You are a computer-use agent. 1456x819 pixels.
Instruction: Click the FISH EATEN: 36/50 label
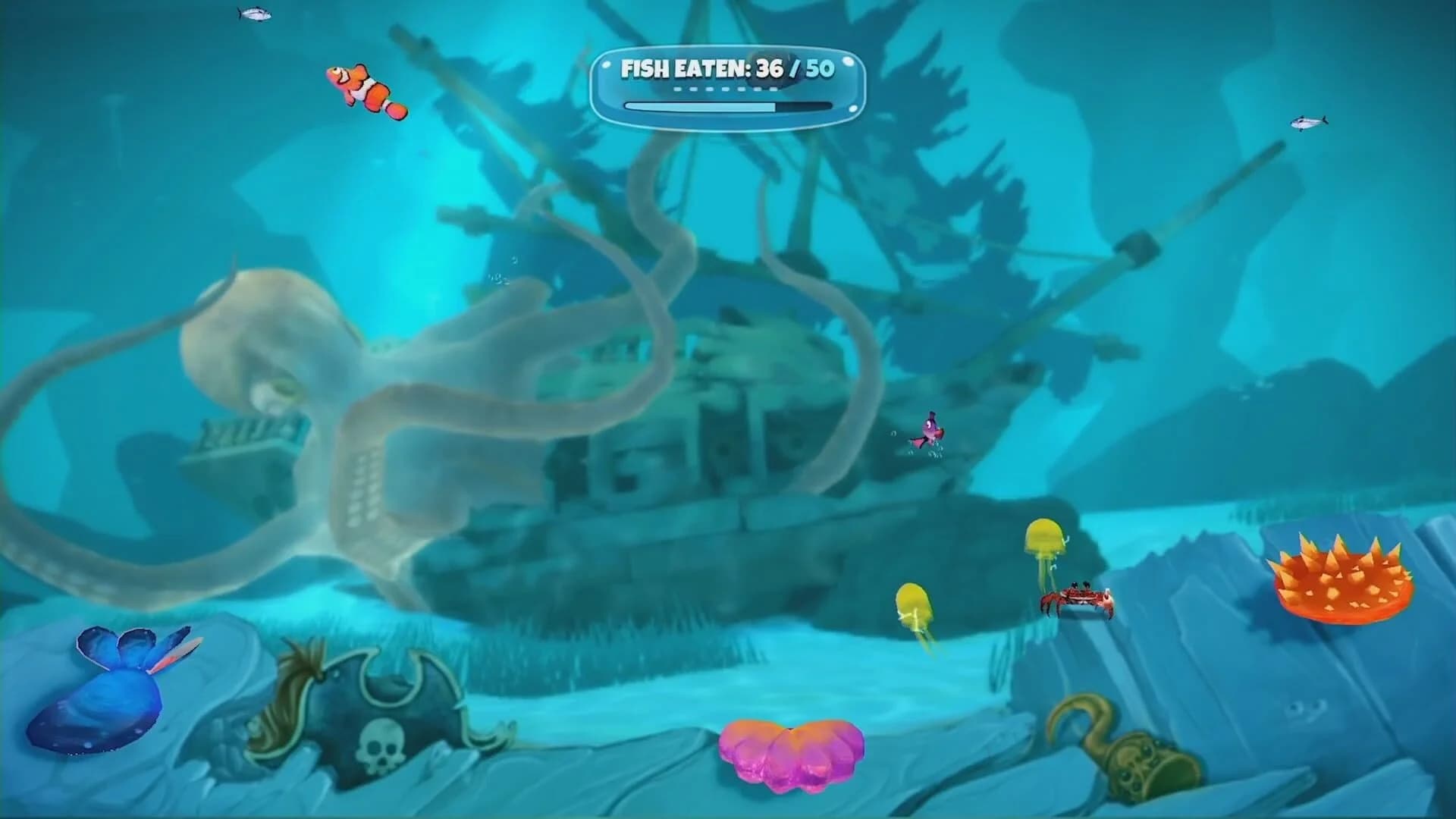point(728,70)
